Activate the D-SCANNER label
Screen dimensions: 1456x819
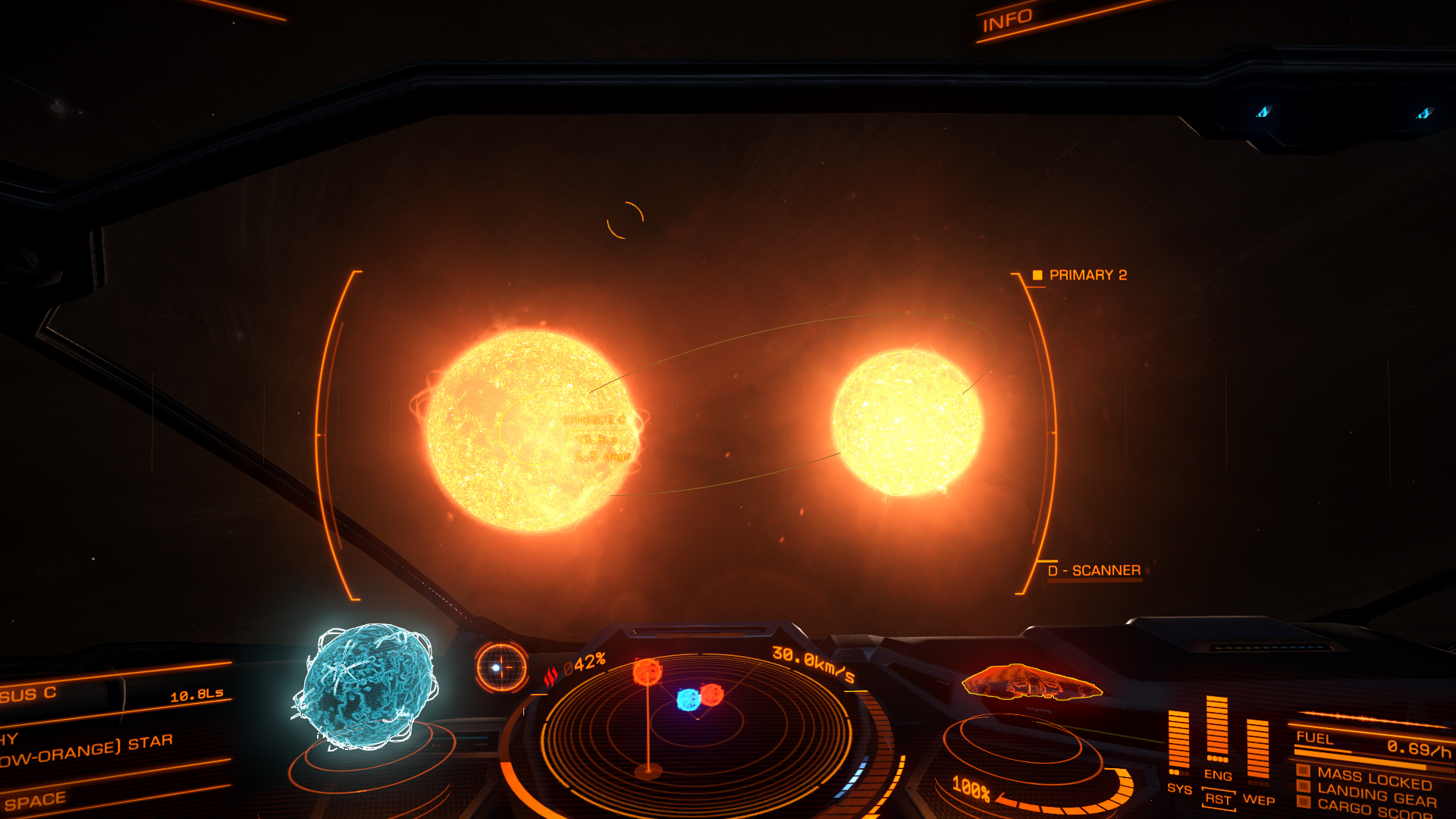[1094, 570]
